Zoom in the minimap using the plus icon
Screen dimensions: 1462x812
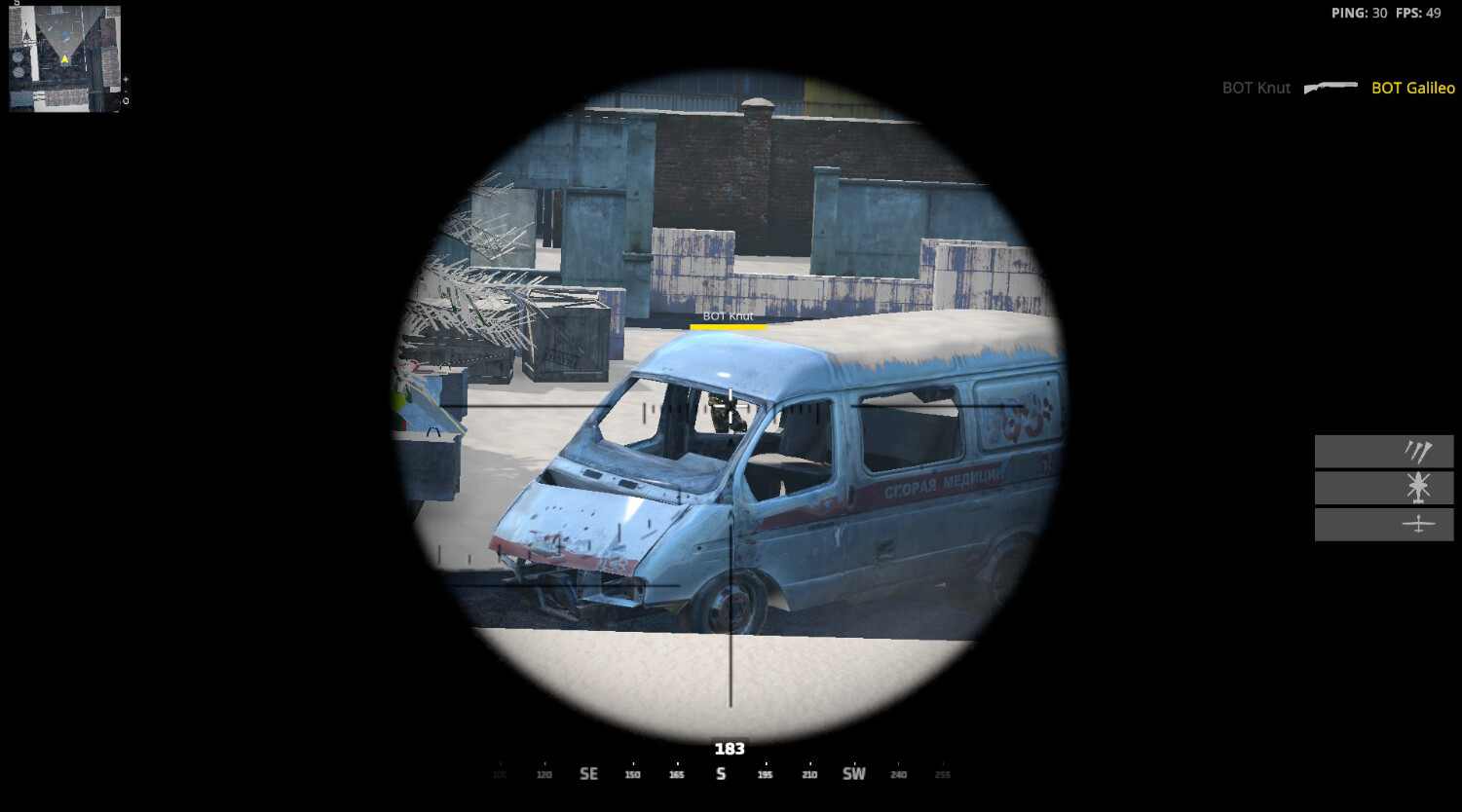click(126, 79)
